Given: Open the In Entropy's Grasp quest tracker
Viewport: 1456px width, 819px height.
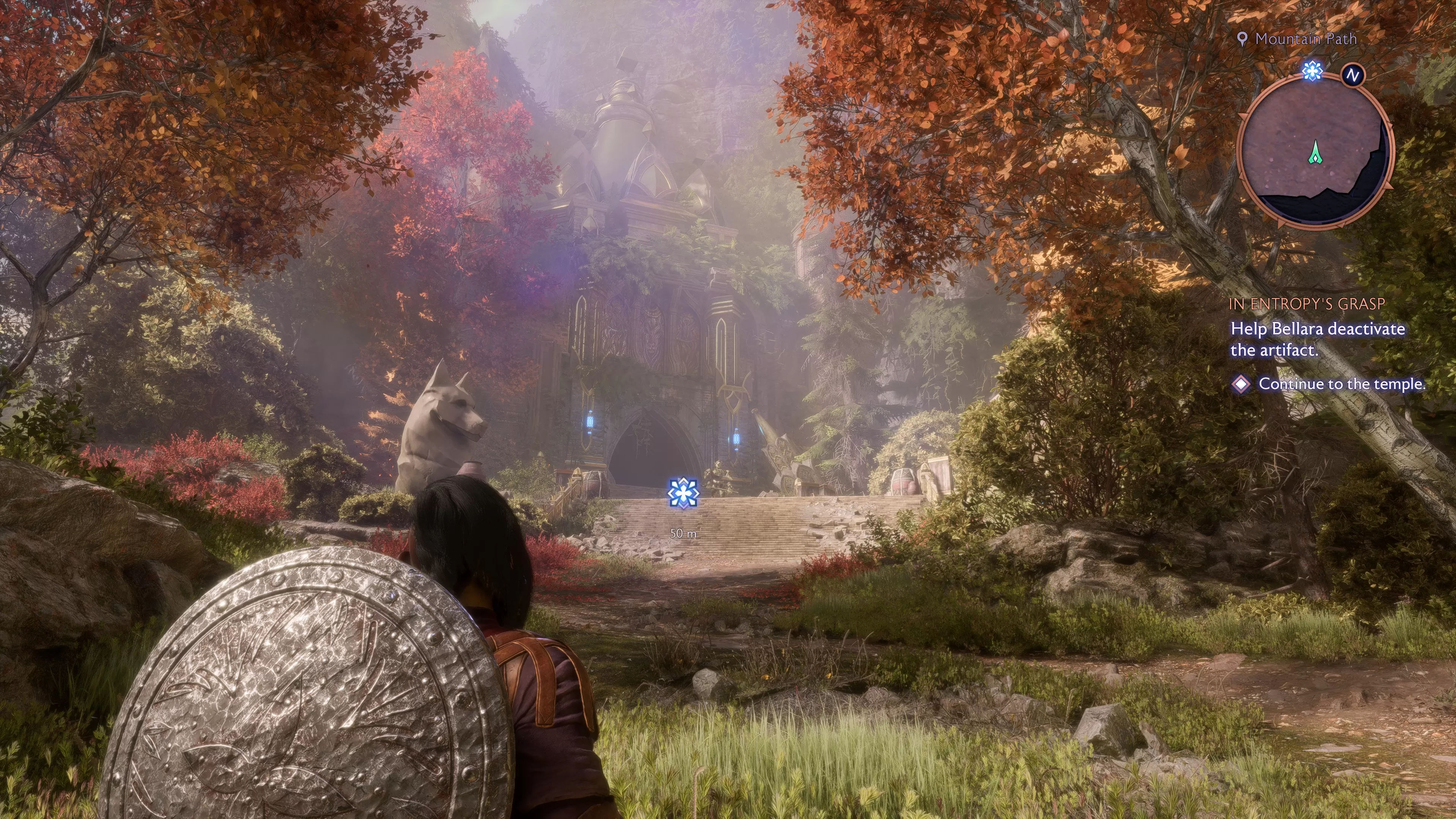Looking at the screenshot, I should click(1306, 304).
